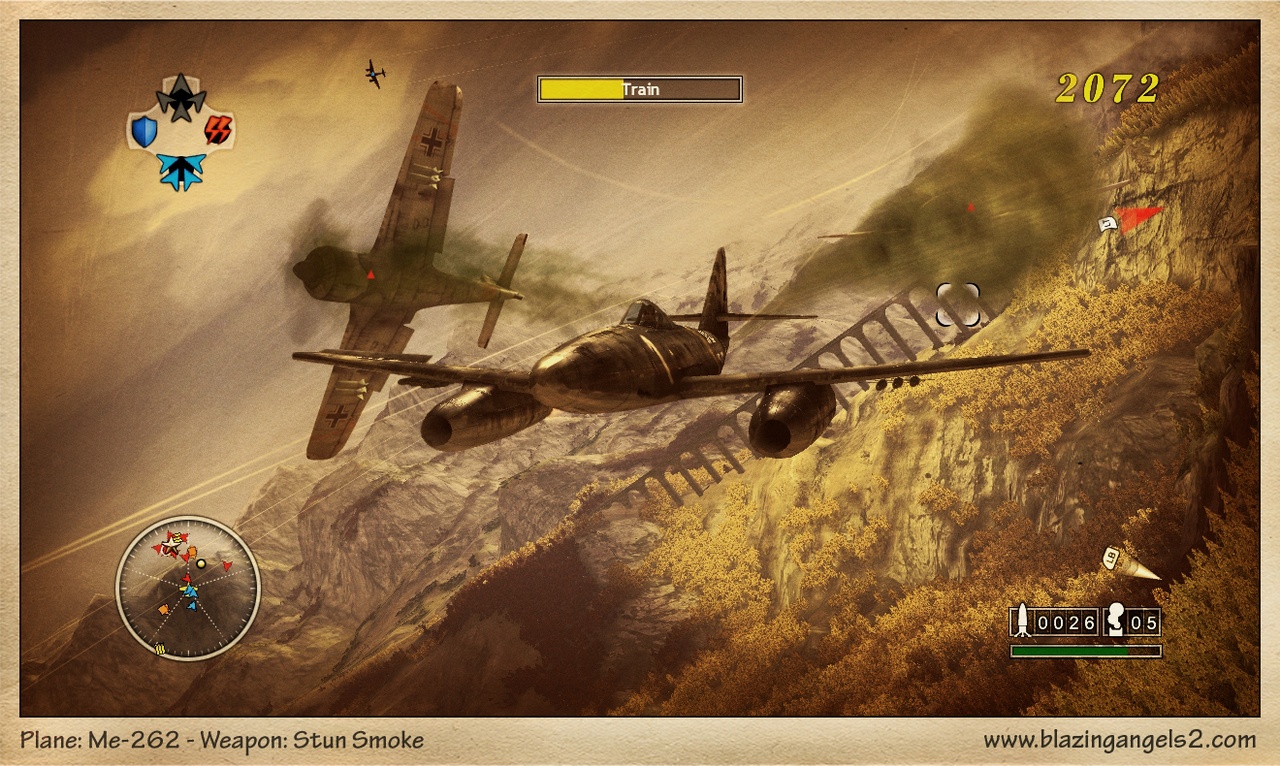The width and height of the screenshot is (1280, 766).
Task: Toggle the player arrow marker on the minimap
Action: click(x=190, y=592)
